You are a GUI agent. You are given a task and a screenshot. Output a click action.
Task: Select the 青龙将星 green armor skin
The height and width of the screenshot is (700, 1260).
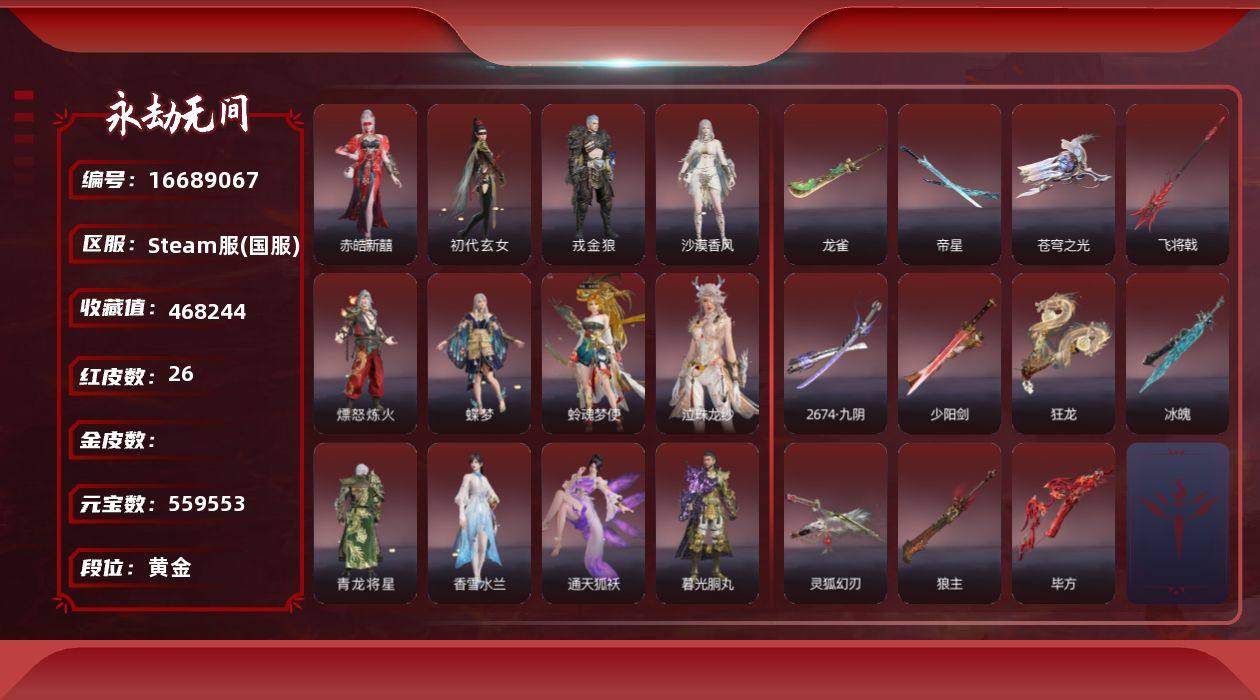[x=365, y=523]
